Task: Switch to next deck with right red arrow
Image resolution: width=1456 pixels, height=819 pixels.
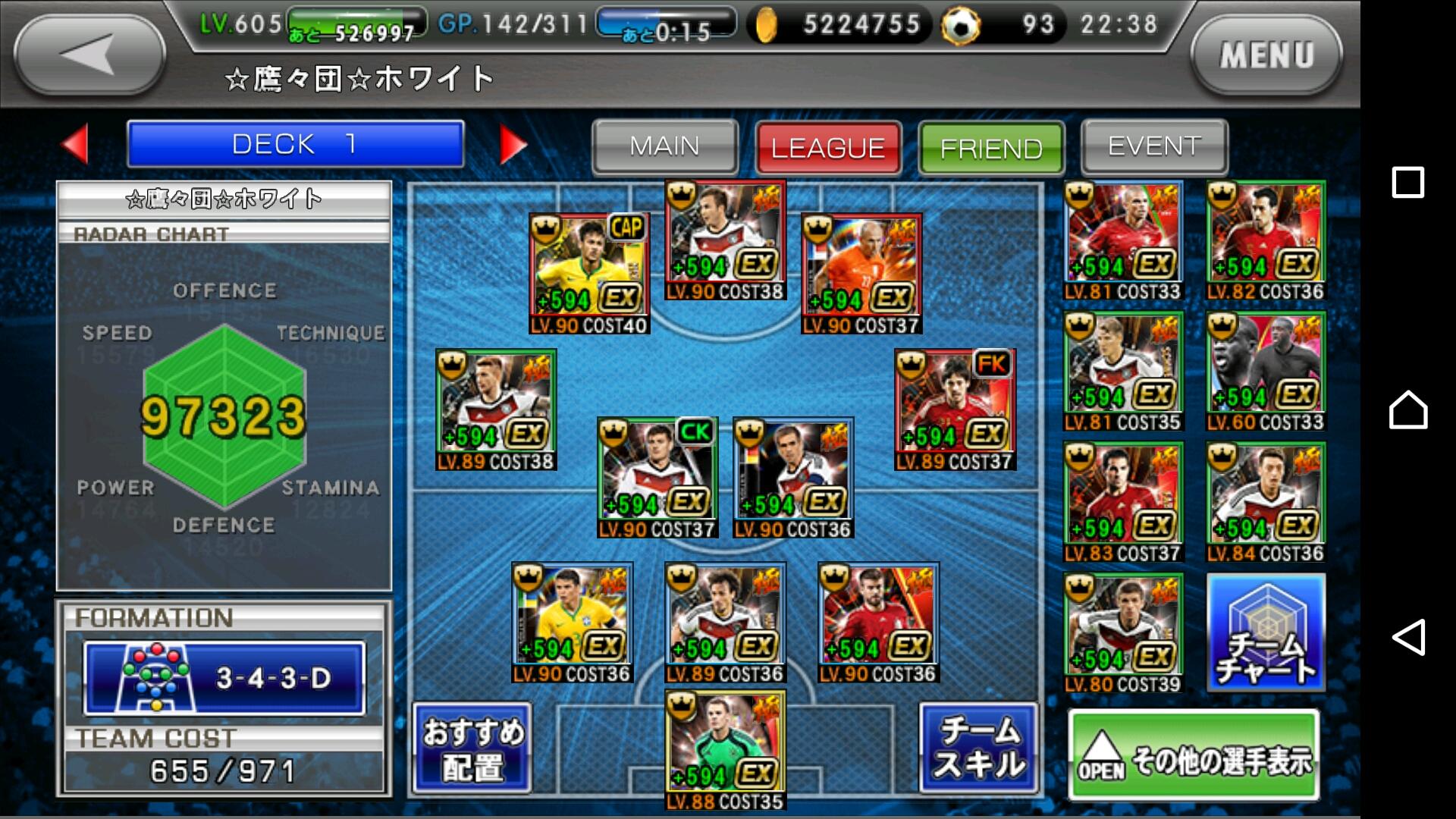Action: (x=513, y=144)
